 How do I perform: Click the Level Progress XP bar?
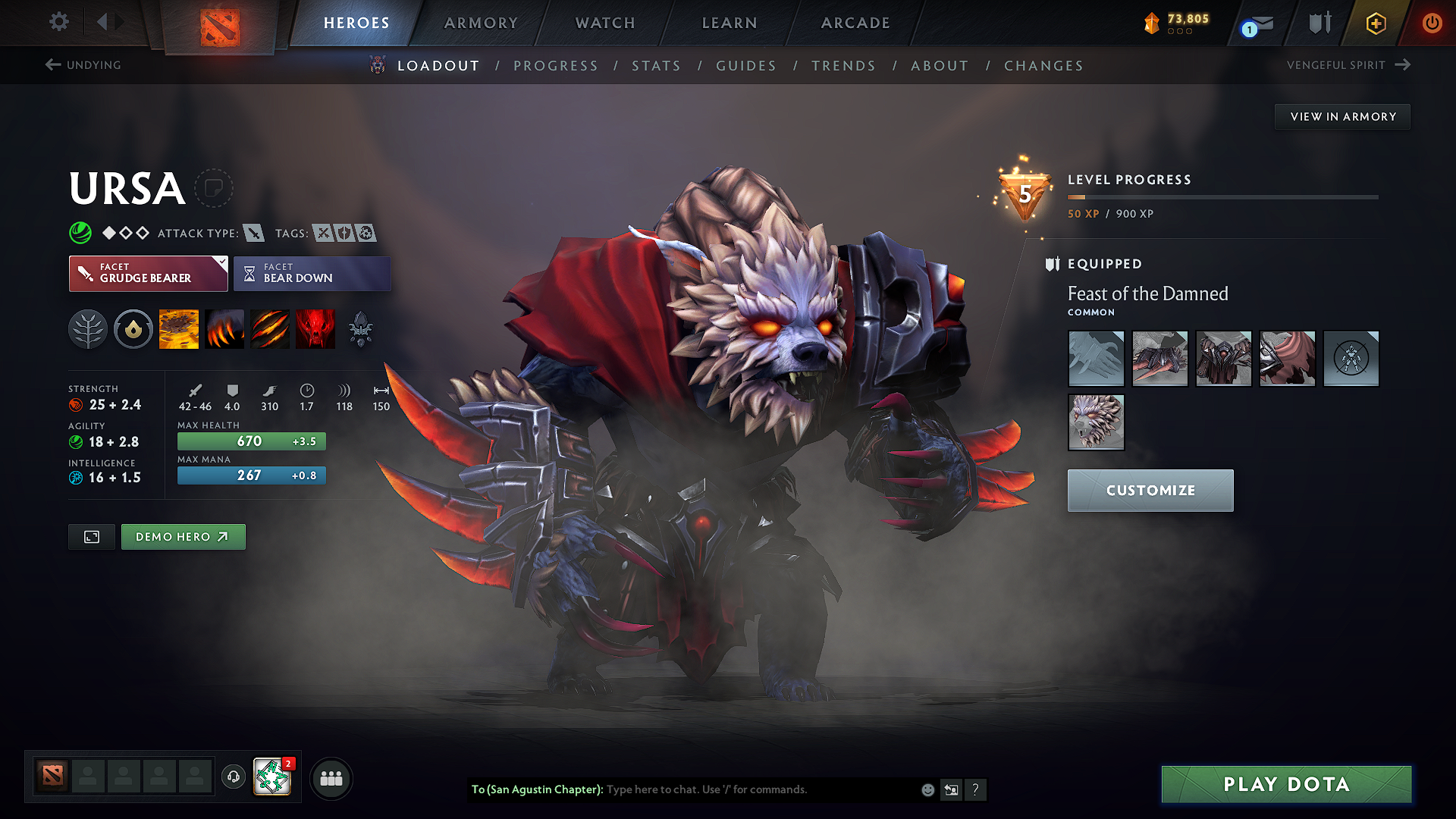1222,196
